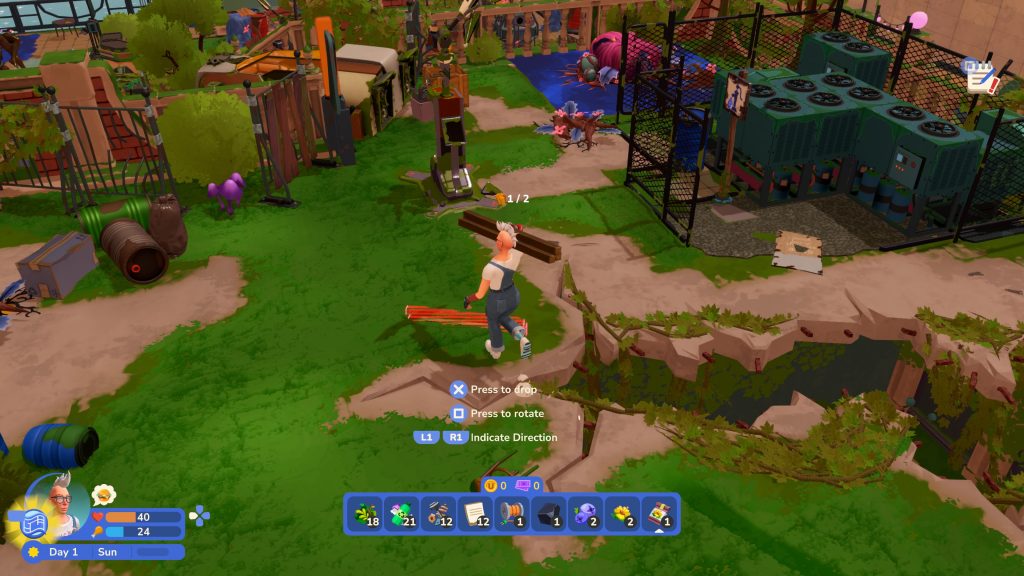
Task: Click the burger hunger thought bubble
Action: coord(104,494)
